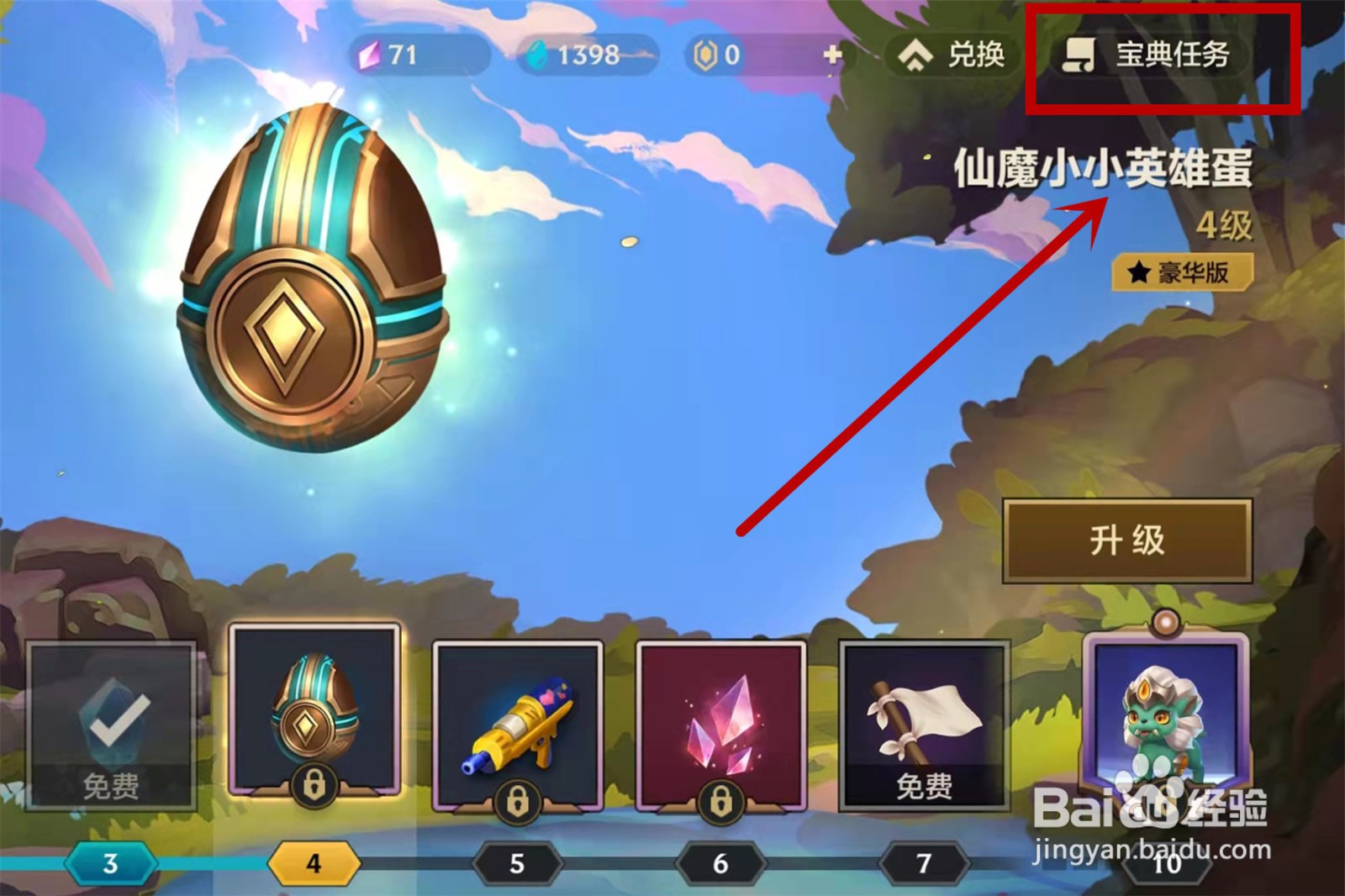
Task: Select the gold coin currency icon
Action: pyautogui.click(x=704, y=53)
